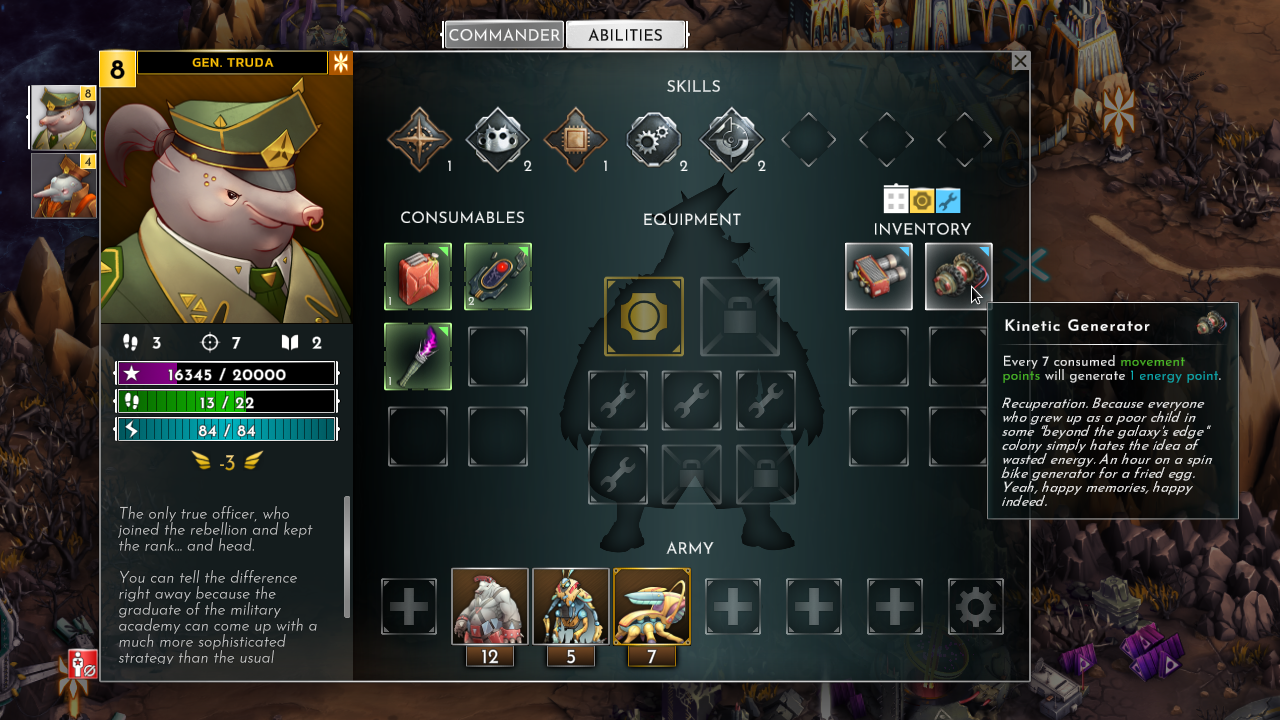Open the army gear settings button
Image resolution: width=1280 pixels, height=720 pixels.
coord(976,607)
